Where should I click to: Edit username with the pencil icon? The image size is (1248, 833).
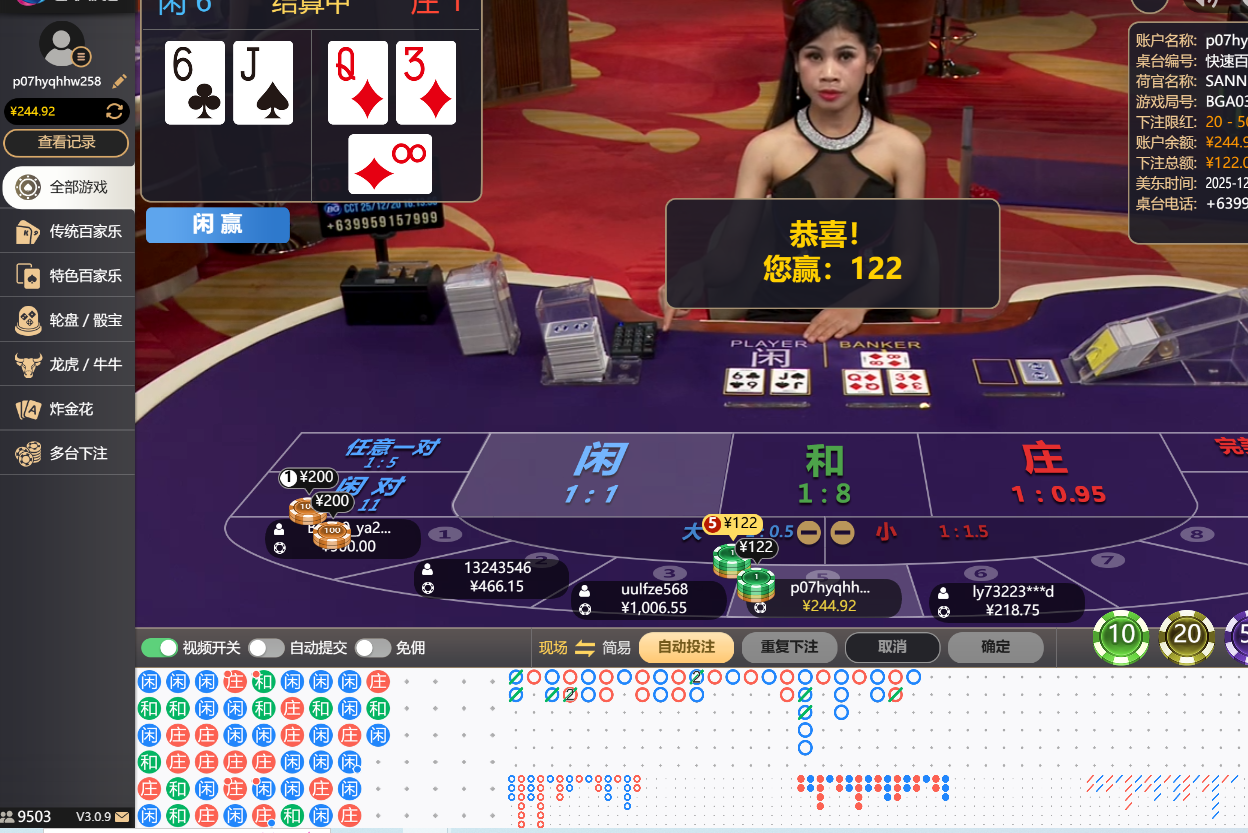tap(120, 81)
